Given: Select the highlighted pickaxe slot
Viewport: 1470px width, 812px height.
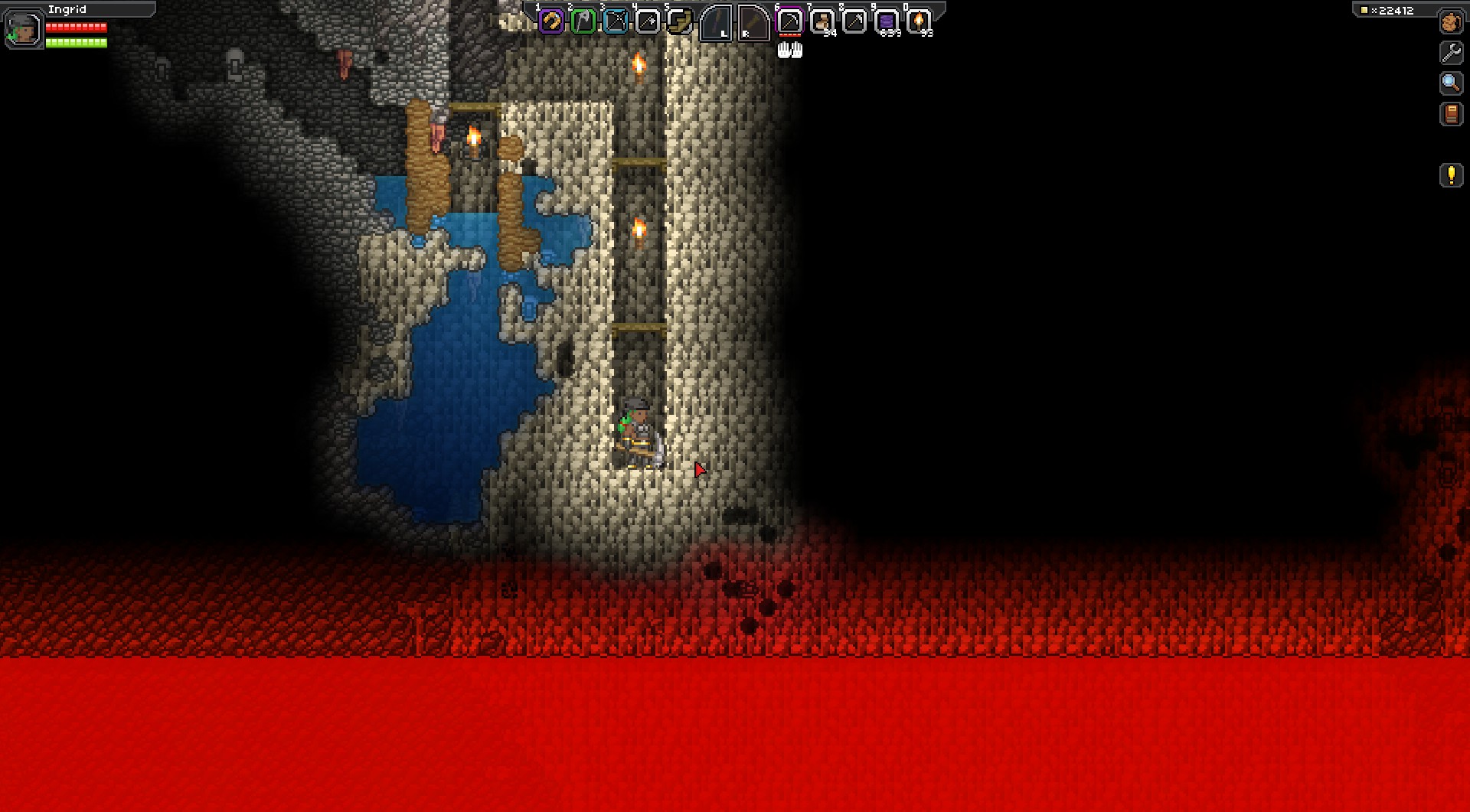Looking at the screenshot, I should (789, 21).
